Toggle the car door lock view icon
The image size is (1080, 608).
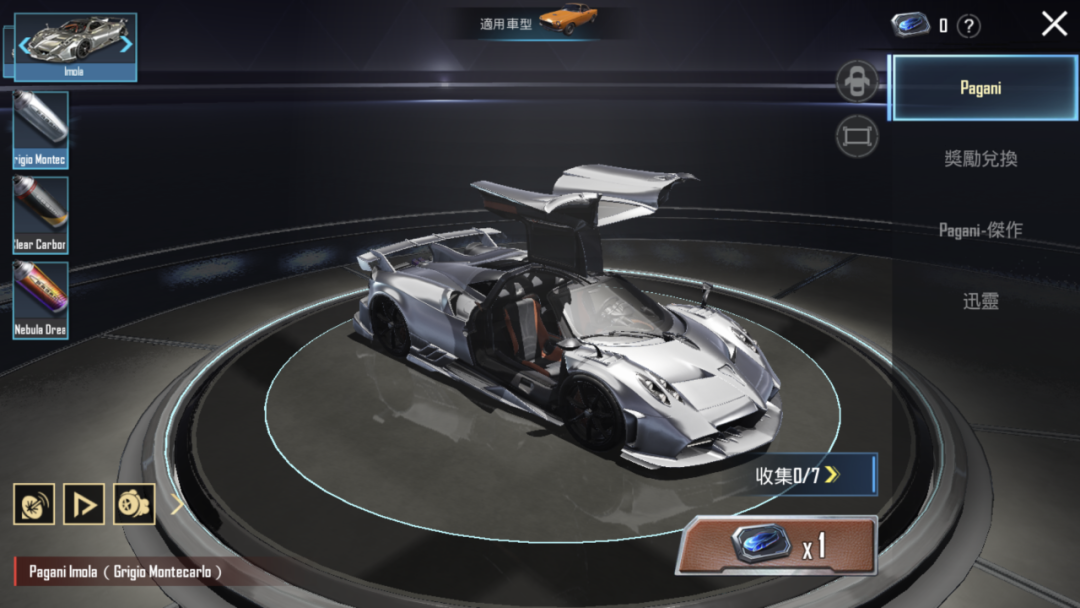click(857, 82)
